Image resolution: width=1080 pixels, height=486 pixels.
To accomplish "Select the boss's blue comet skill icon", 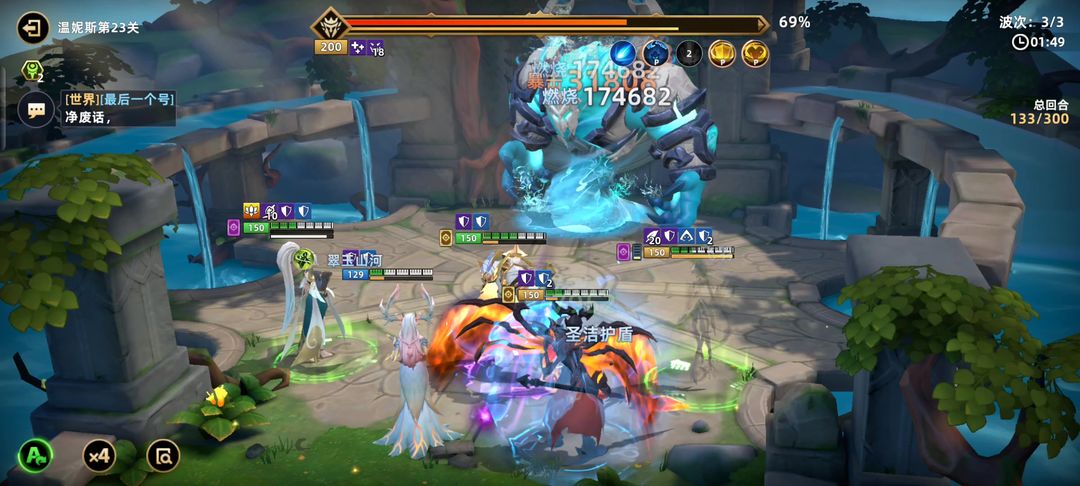I will point(623,53).
